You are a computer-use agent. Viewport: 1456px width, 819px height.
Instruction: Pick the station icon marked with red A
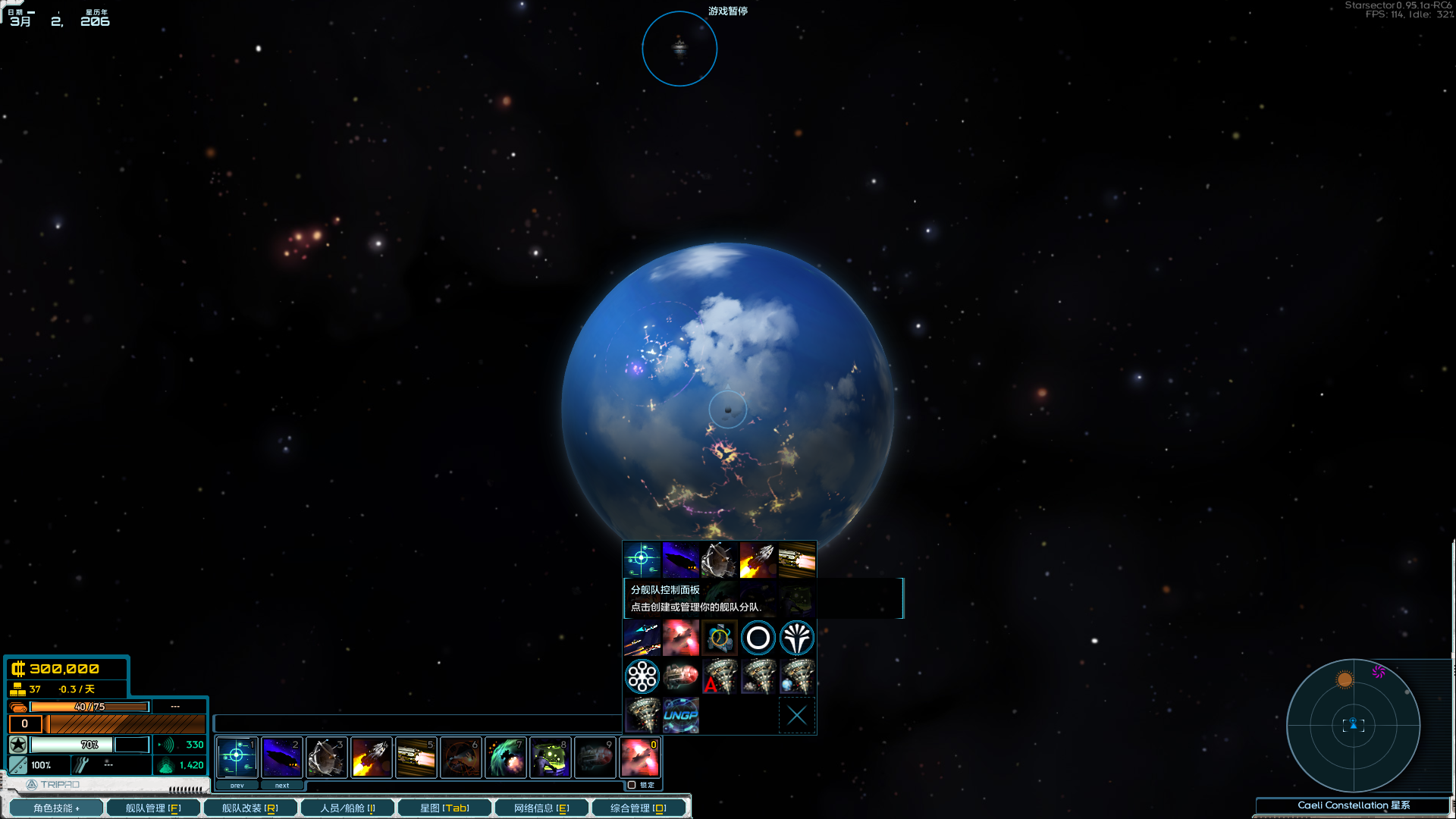[720, 676]
